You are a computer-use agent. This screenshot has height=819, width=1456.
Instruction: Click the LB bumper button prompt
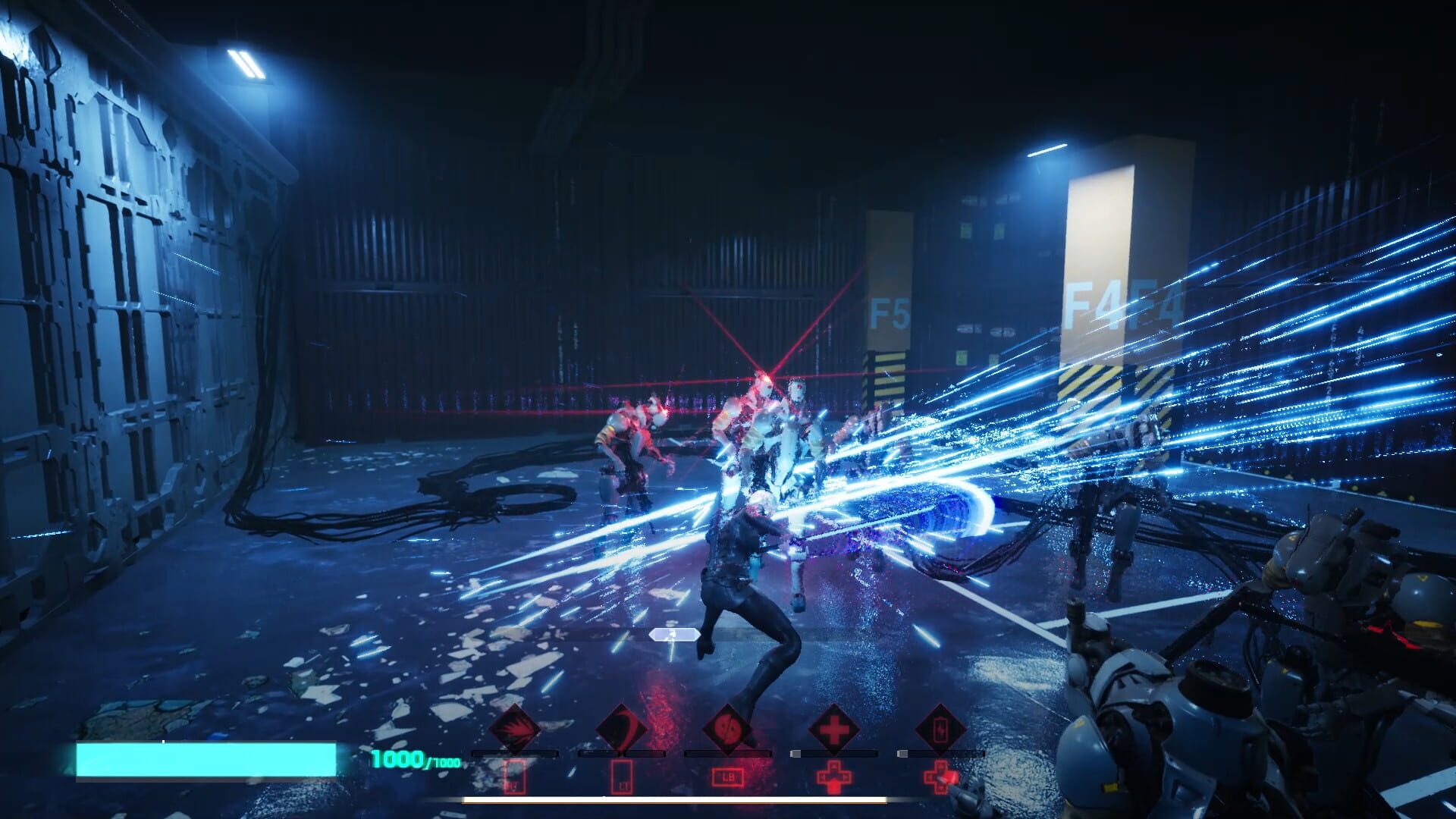[x=727, y=777]
